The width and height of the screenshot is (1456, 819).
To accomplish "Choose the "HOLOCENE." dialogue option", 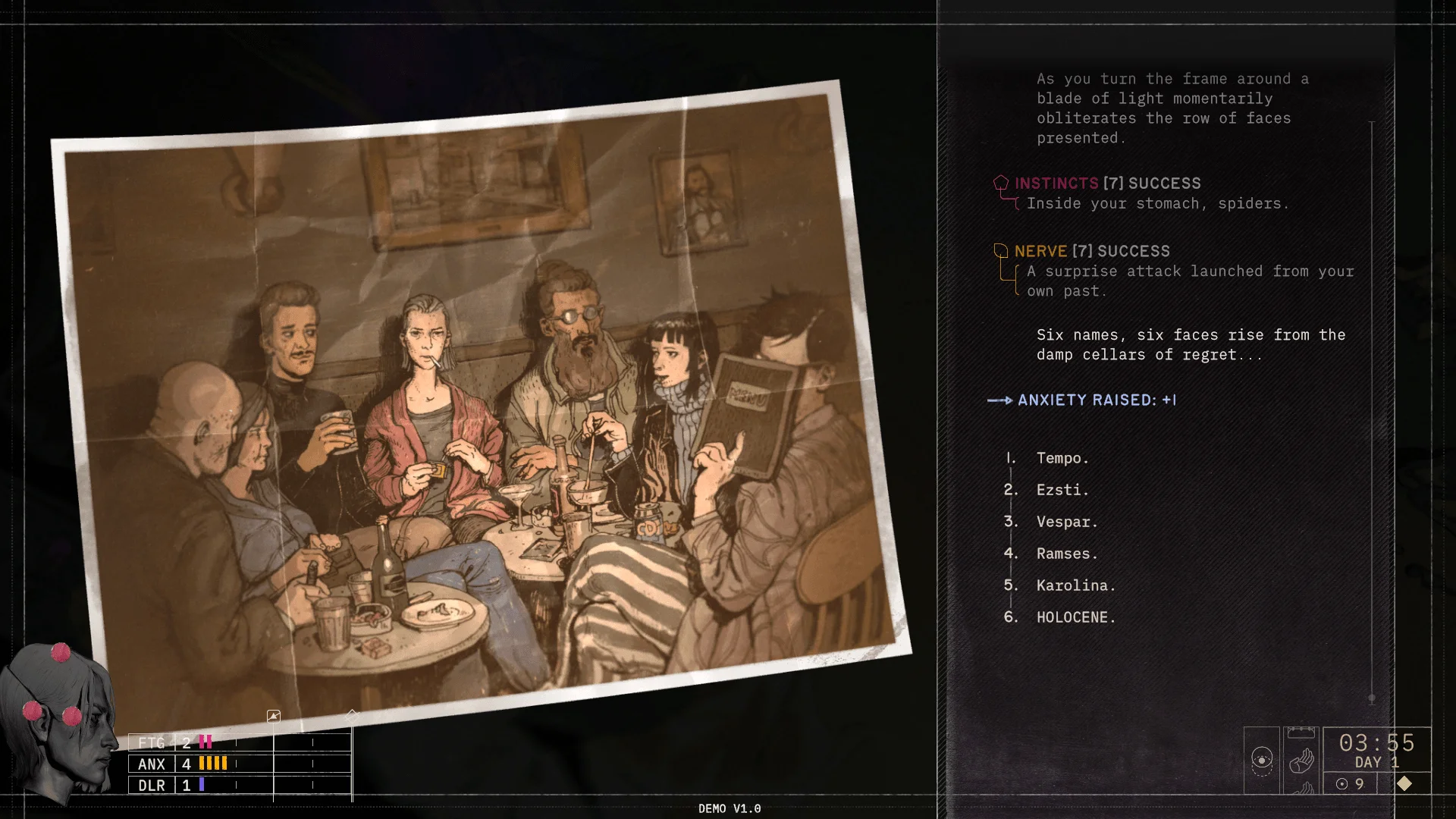I will pyautogui.click(x=1075, y=617).
